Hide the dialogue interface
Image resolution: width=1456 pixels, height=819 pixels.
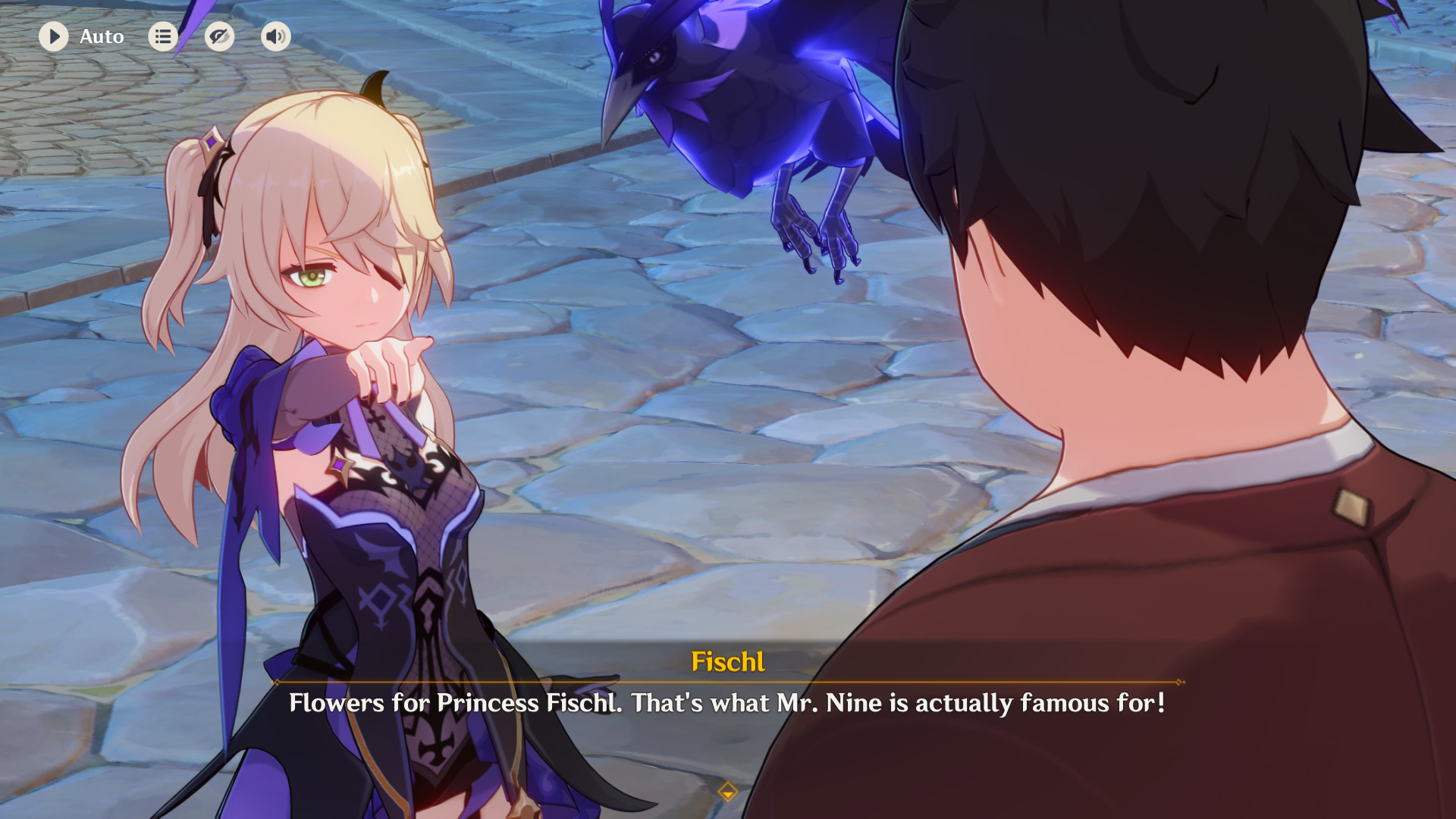pyautogui.click(x=219, y=36)
